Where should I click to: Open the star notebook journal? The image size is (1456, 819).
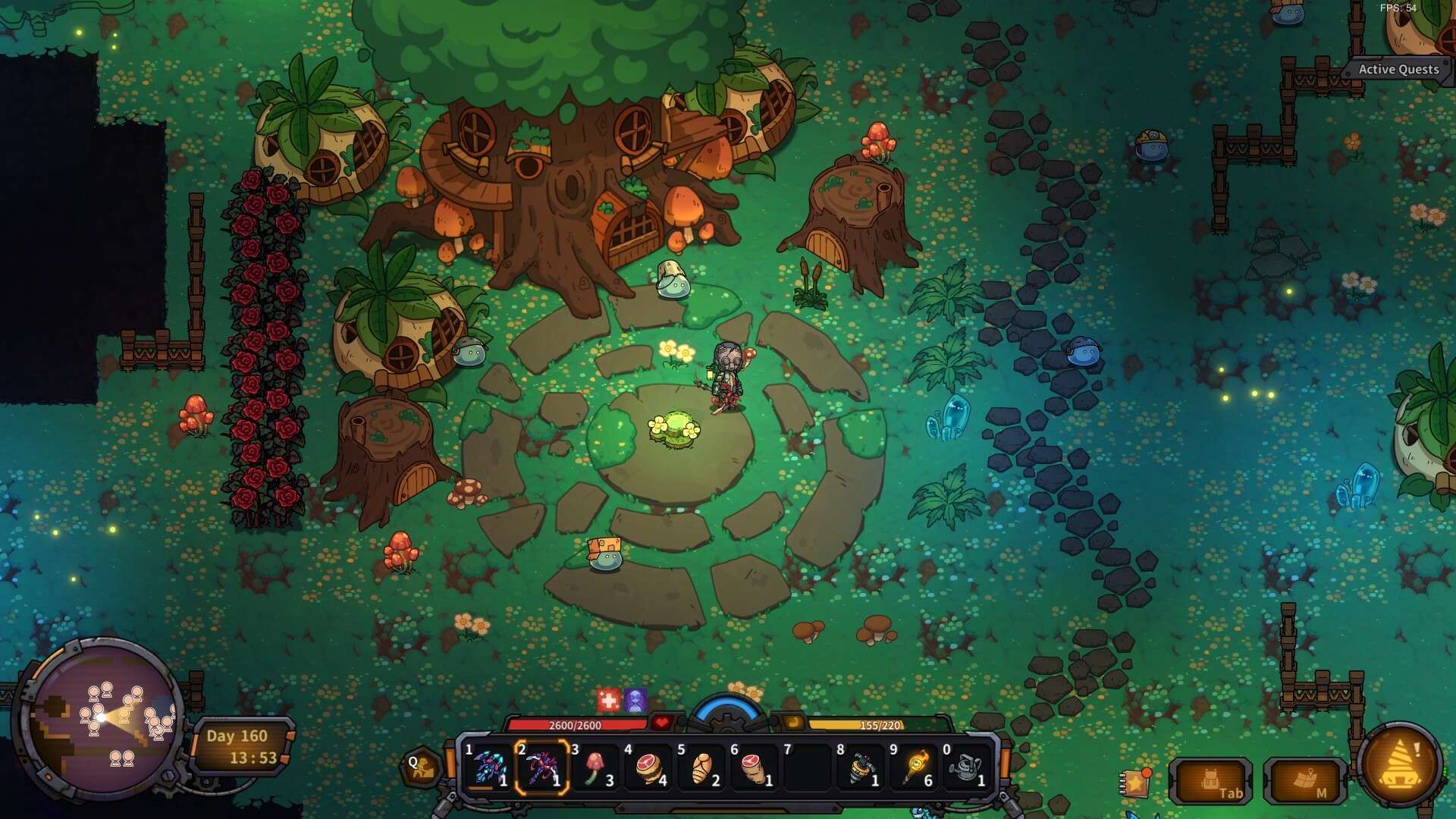1135,782
